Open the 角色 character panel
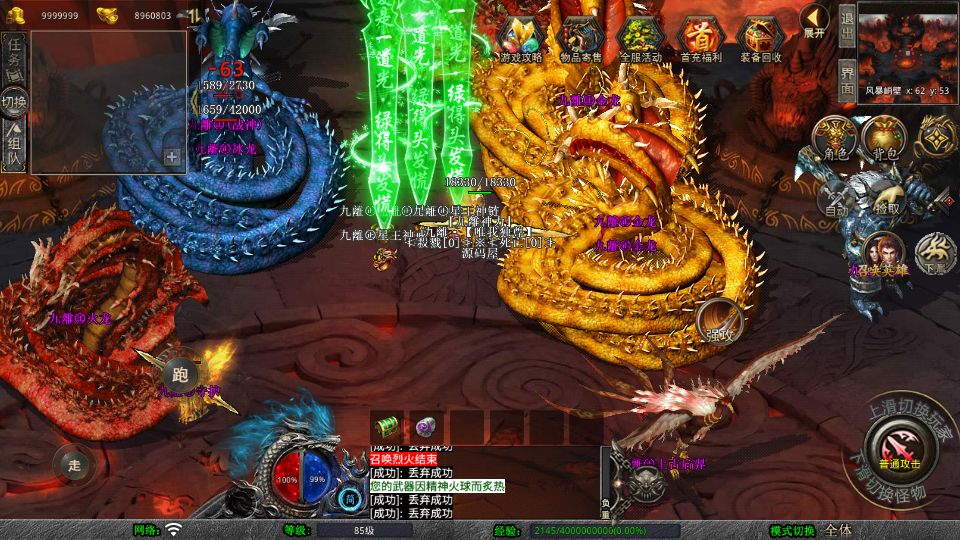960x540 pixels. pyautogui.click(x=833, y=140)
